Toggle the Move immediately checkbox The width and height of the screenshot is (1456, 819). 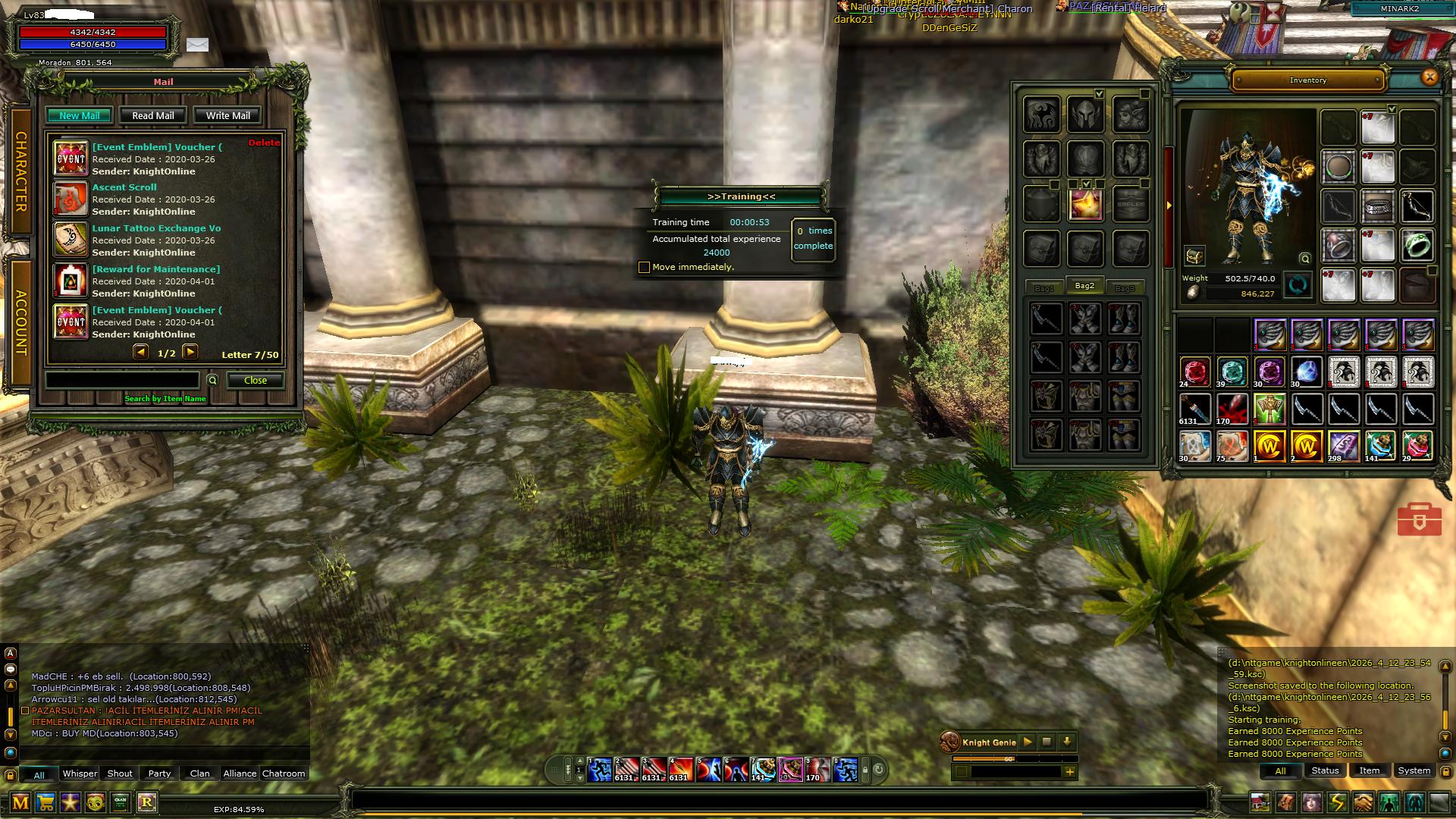click(x=644, y=267)
